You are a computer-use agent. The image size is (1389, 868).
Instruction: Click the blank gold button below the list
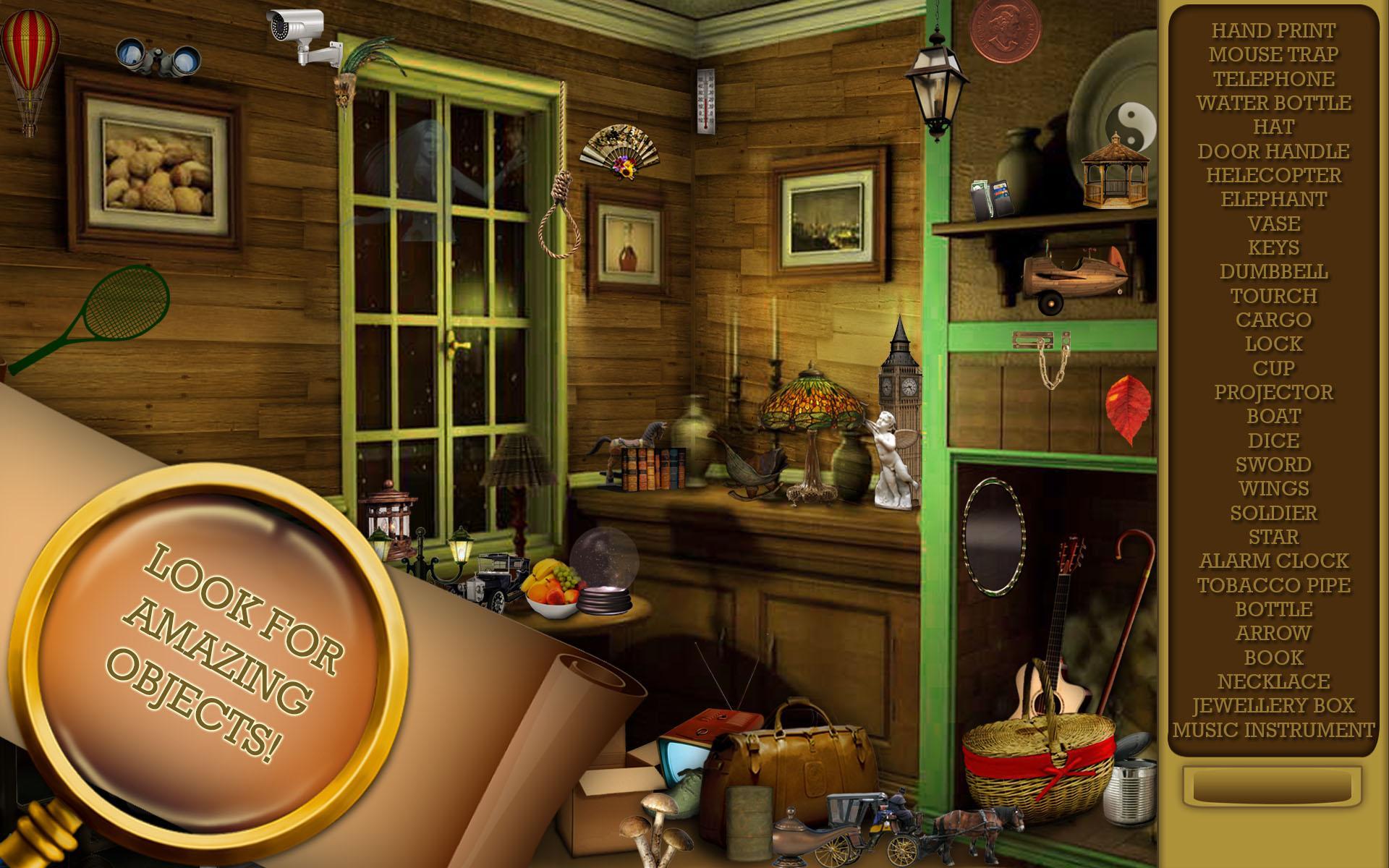pyautogui.click(x=1272, y=787)
